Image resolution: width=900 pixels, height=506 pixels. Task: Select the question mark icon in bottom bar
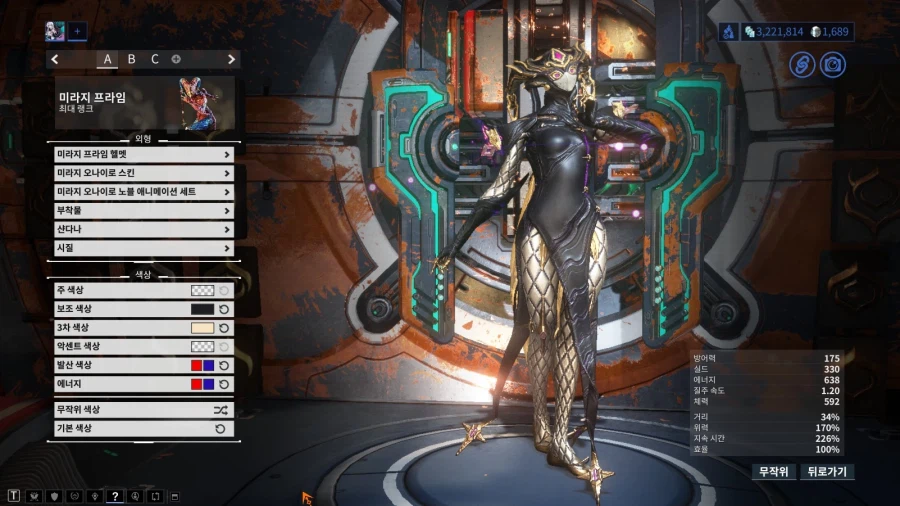(x=115, y=496)
